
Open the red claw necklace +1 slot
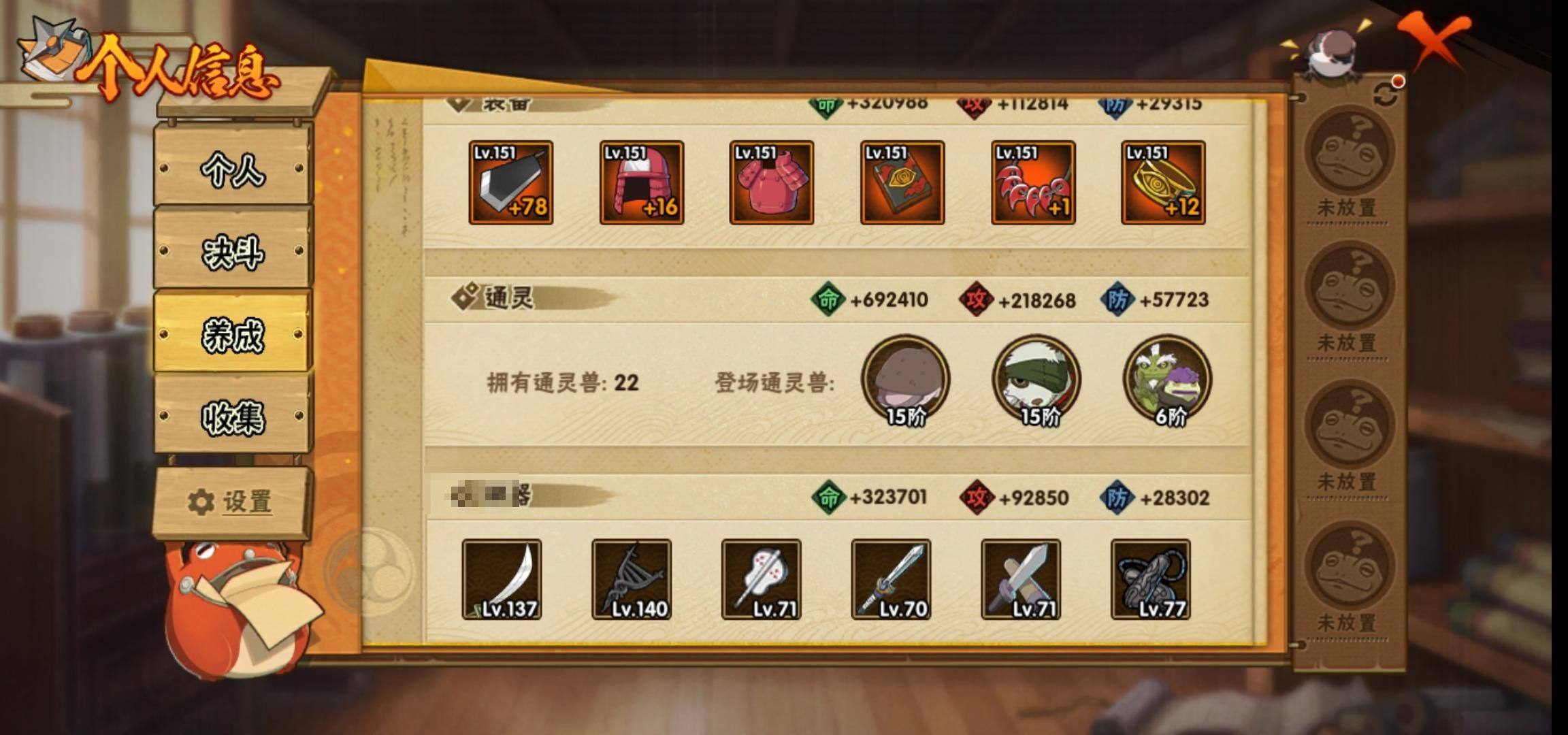click(x=1032, y=182)
